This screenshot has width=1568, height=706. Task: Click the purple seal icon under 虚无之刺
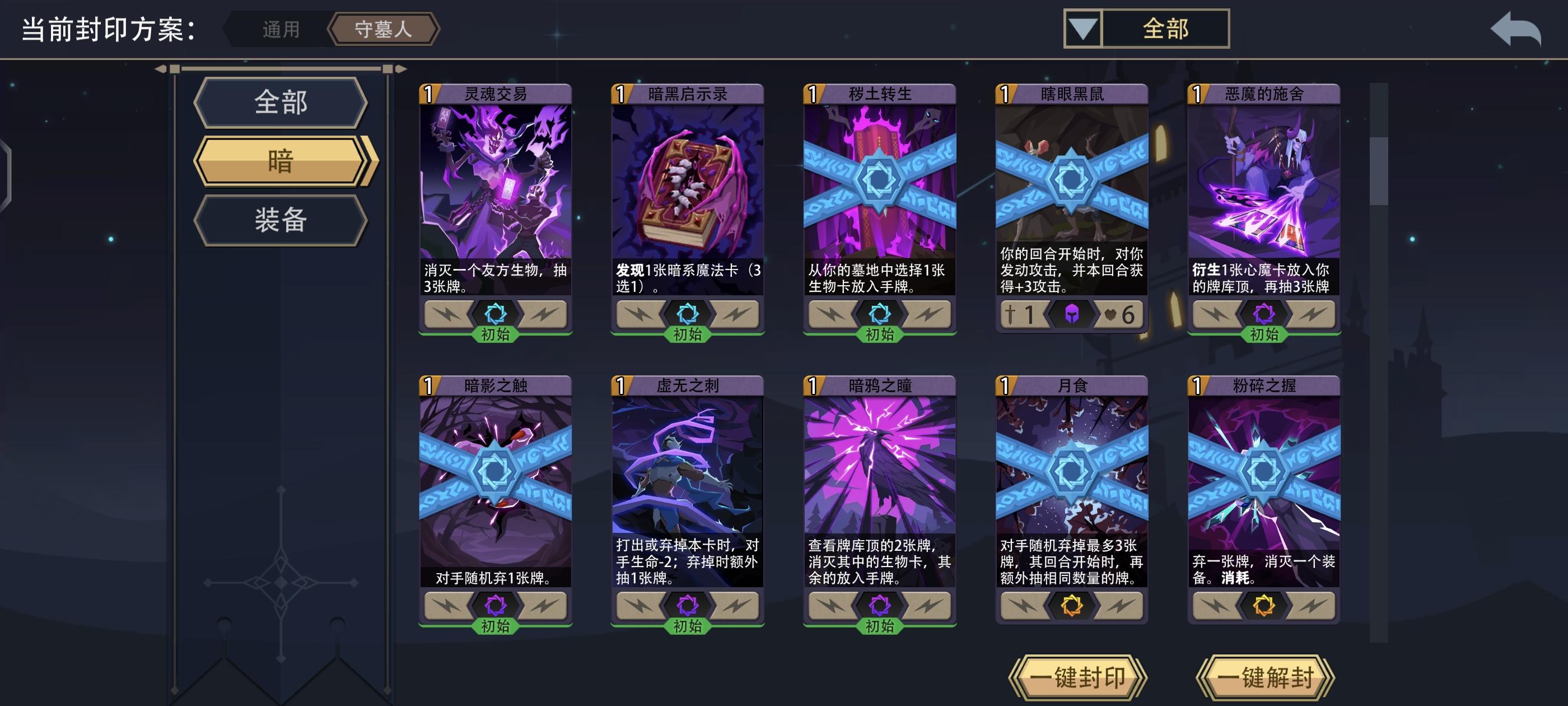pyautogui.click(x=690, y=604)
